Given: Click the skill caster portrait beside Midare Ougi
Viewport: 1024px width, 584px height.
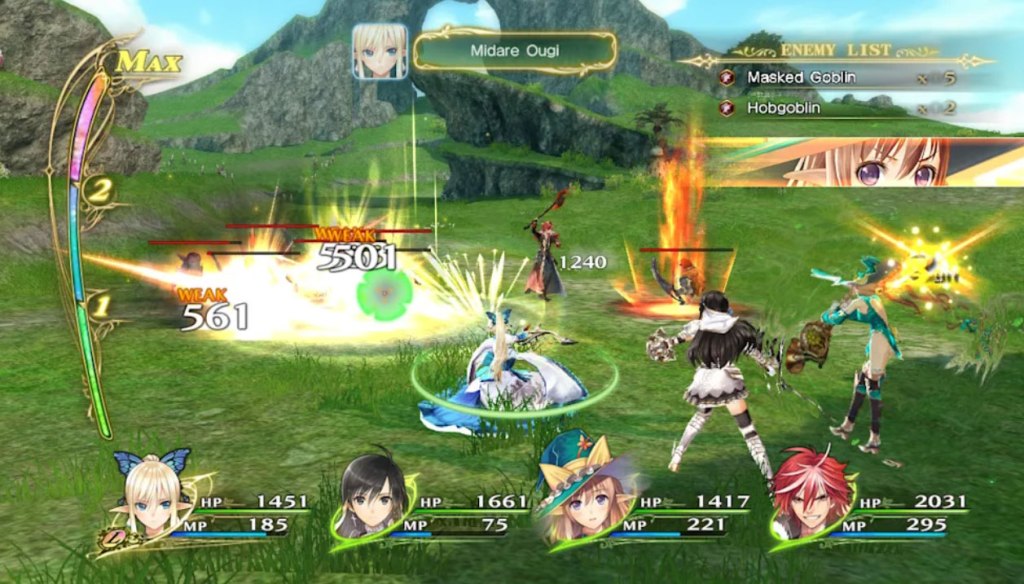Looking at the screenshot, I should (380, 51).
